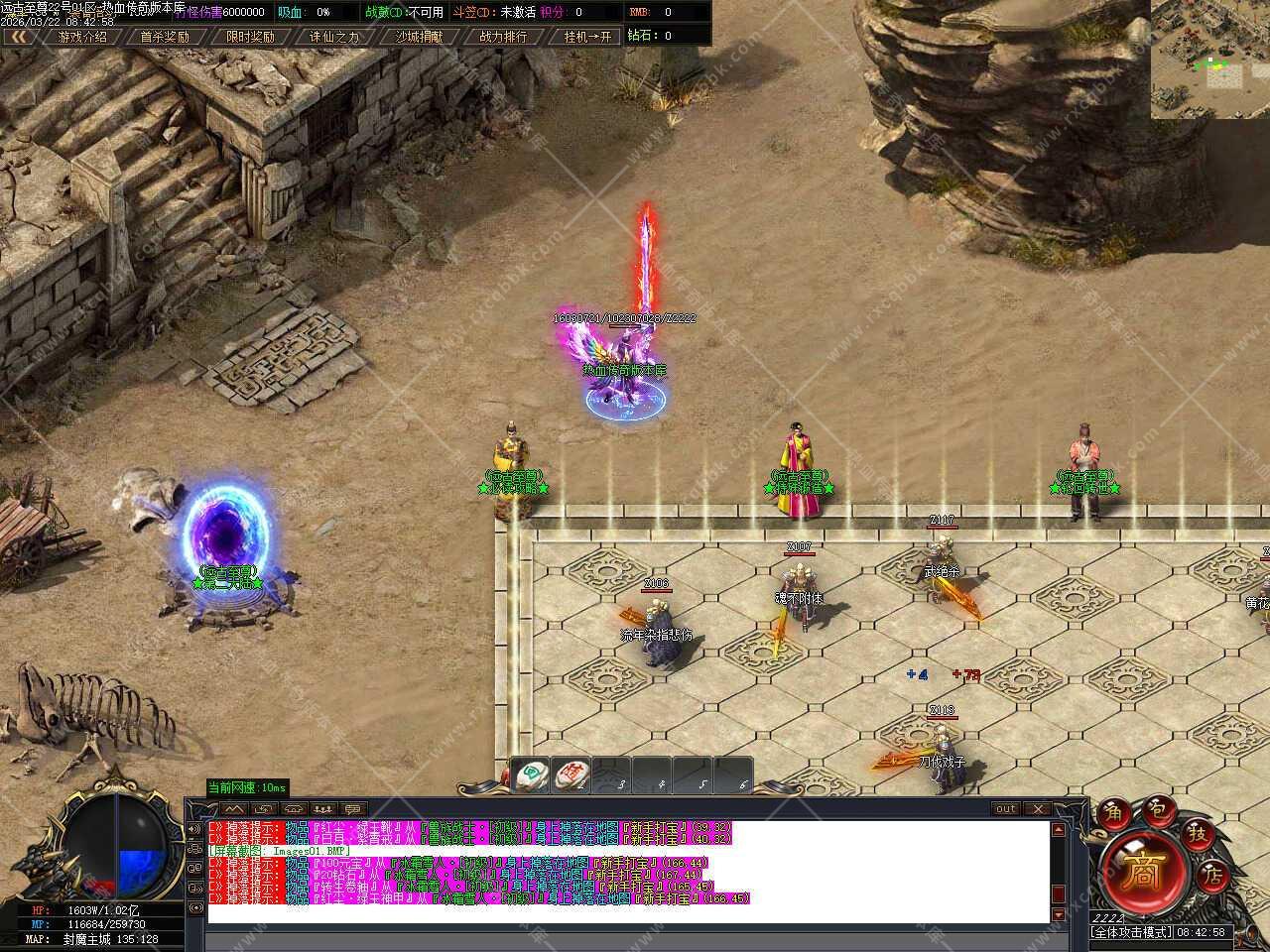This screenshot has width=1270, height=952.
Task: Open the 诛仙之力 menu
Action: pyautogui.click(x=334, y=37)
